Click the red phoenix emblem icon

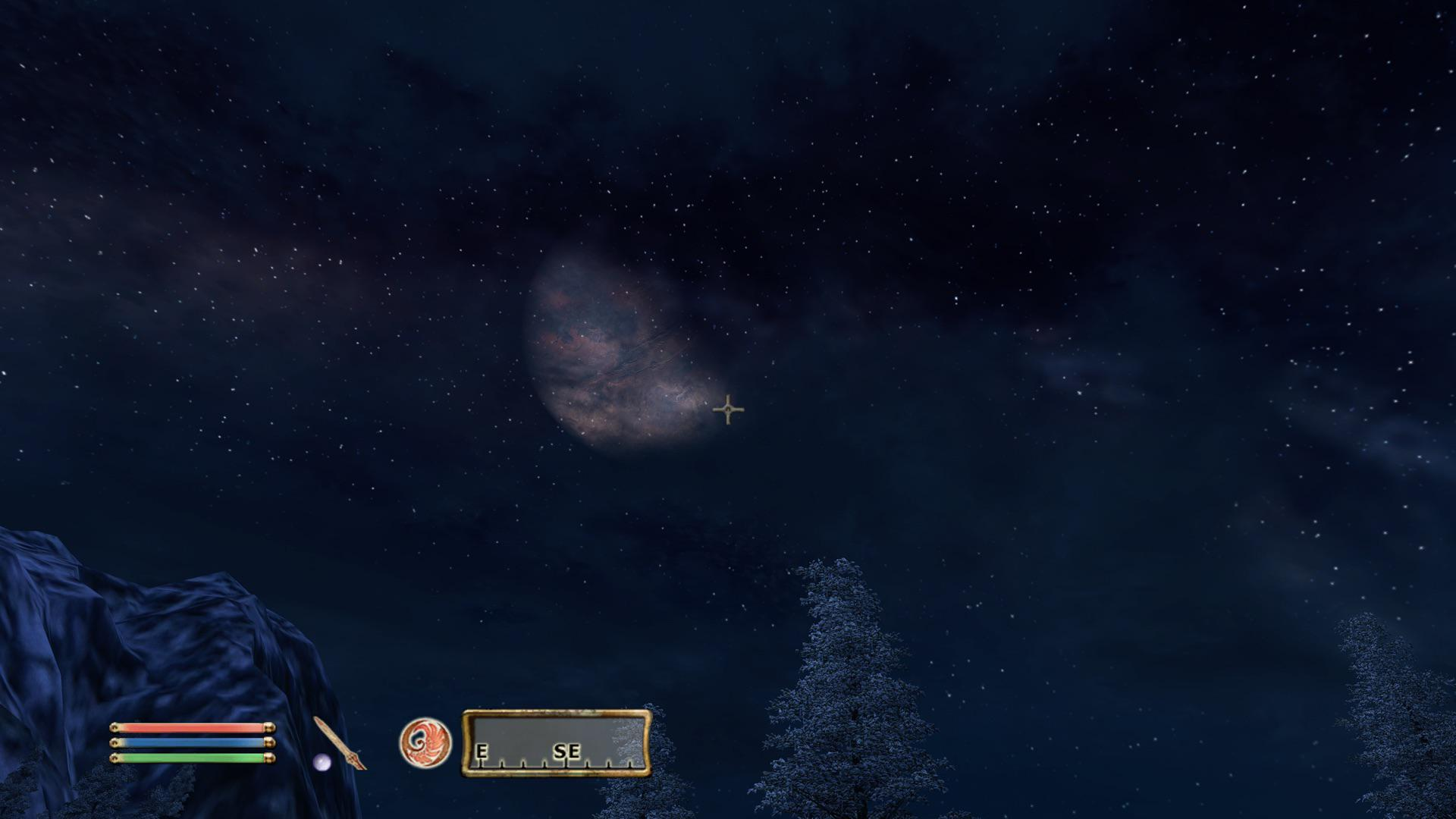[x=425, y=742]
